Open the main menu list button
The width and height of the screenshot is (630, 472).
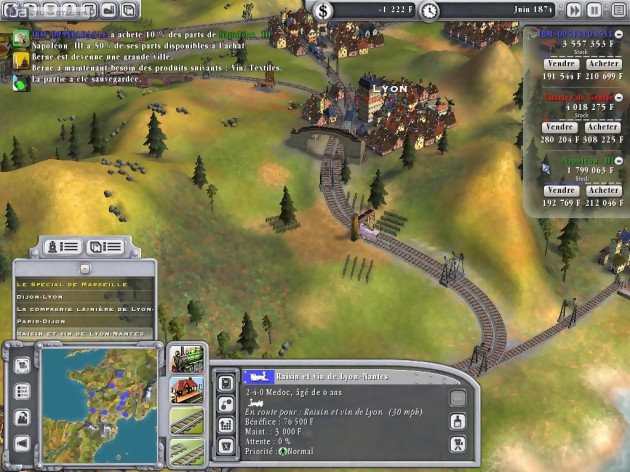(615, 10)
